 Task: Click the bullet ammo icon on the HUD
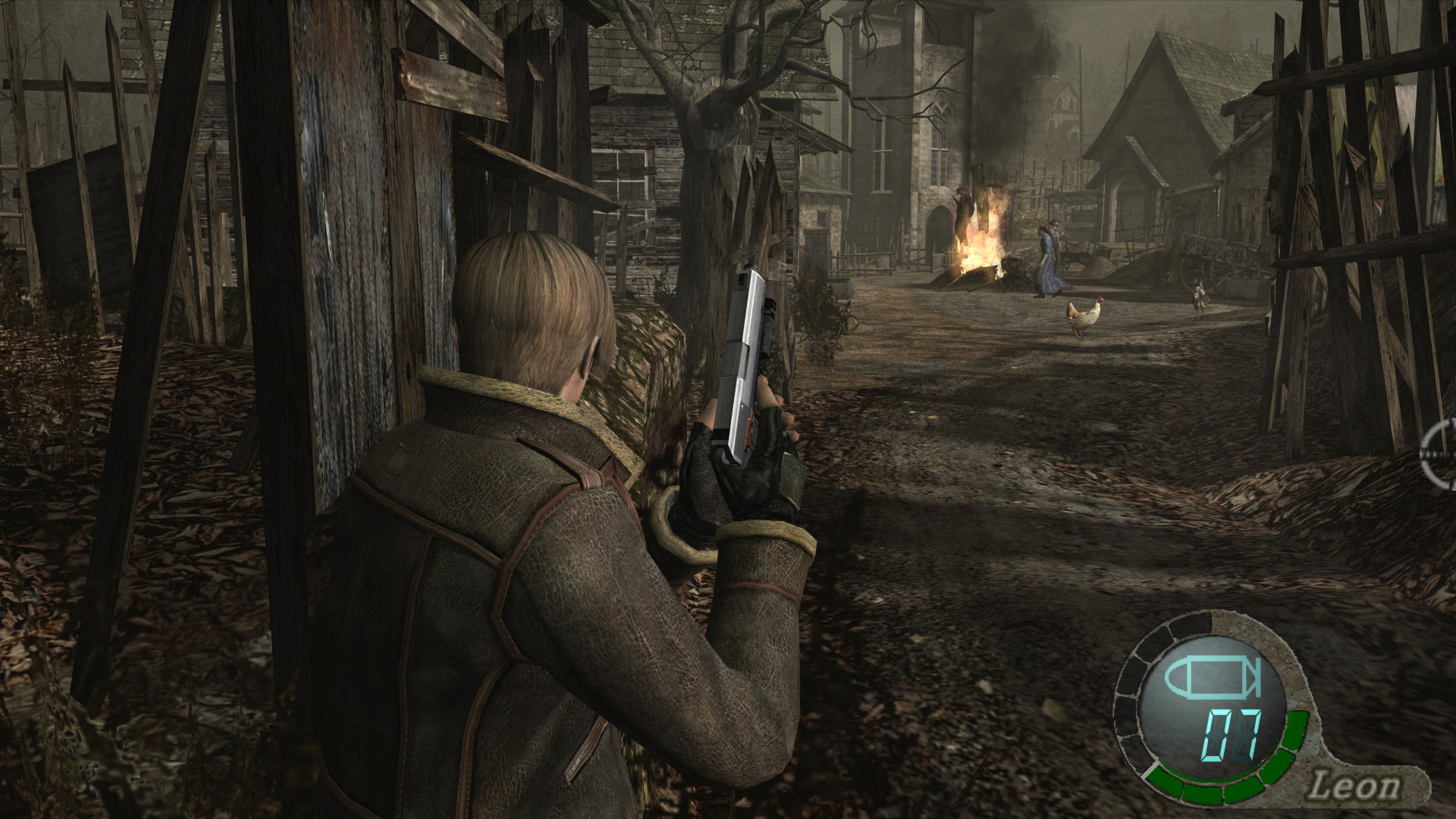coord(1213,677)
